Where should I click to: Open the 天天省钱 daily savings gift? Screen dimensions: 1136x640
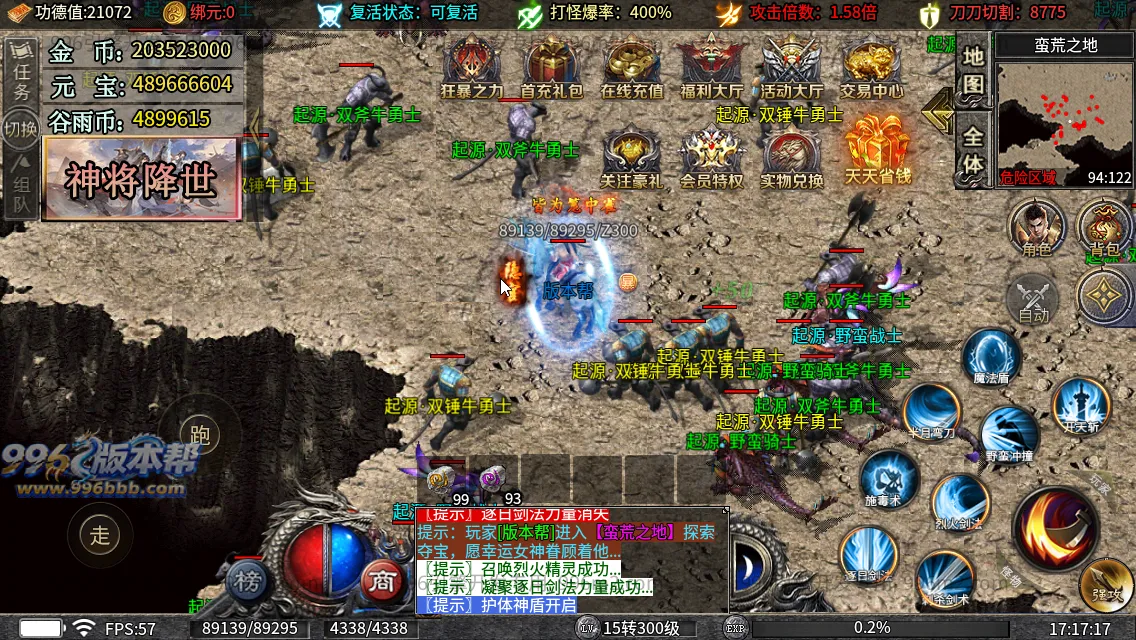click(876, 150)
